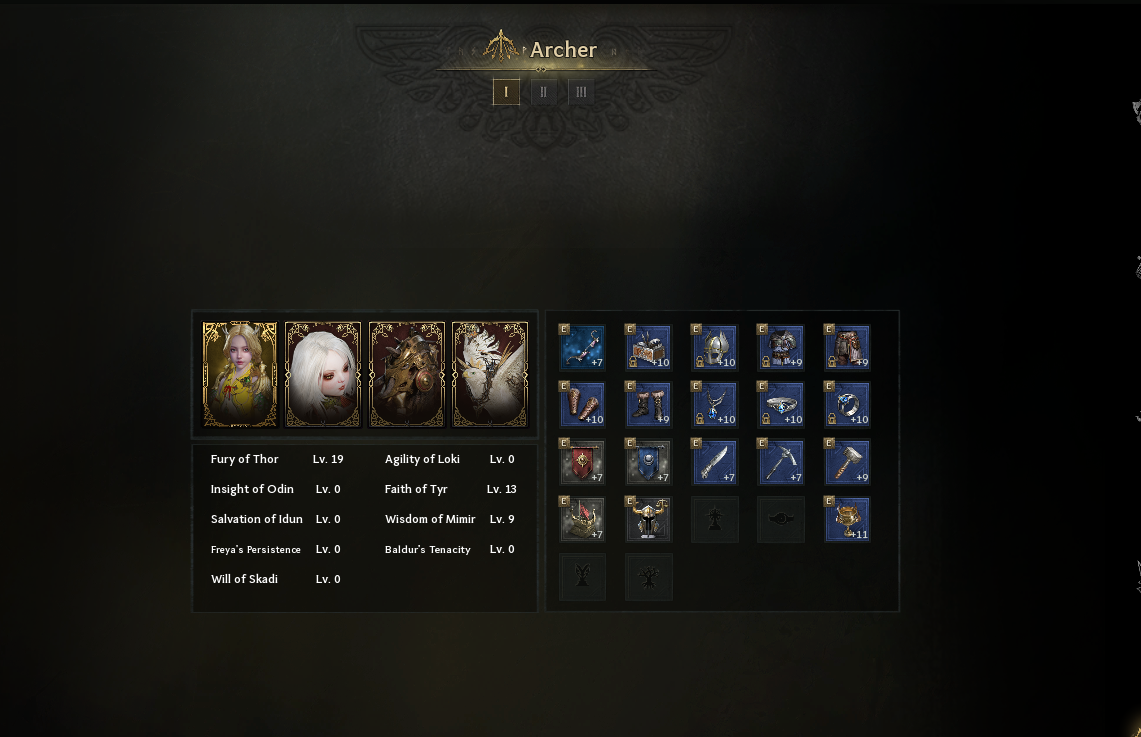Select preset tab I
The width and height of the screenshot is (1141, 737).
coord(506,92)
